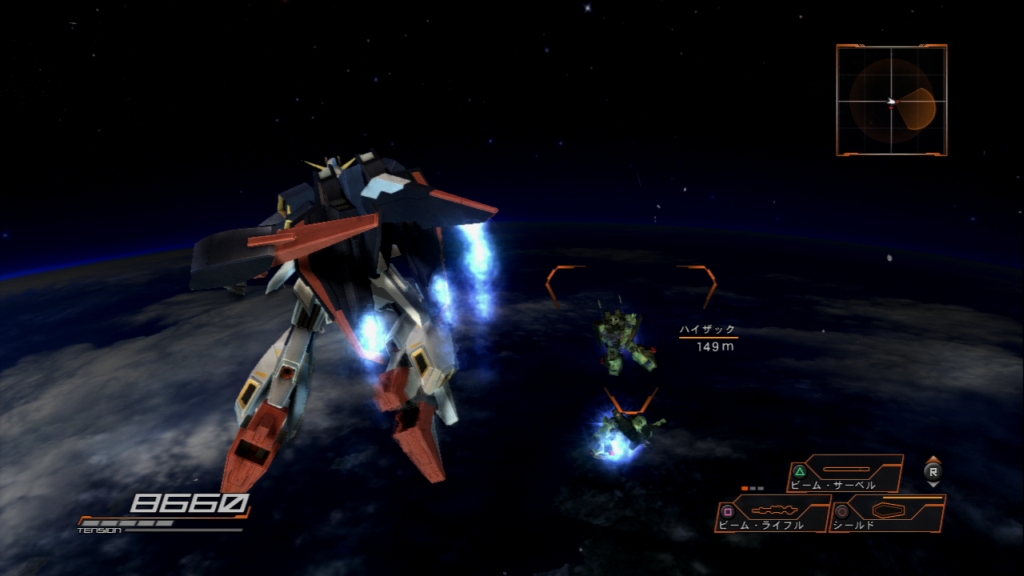Screen dimensions: 1024x576
Task: Activate the シールド slot
Action: click(x=887, y=513)
